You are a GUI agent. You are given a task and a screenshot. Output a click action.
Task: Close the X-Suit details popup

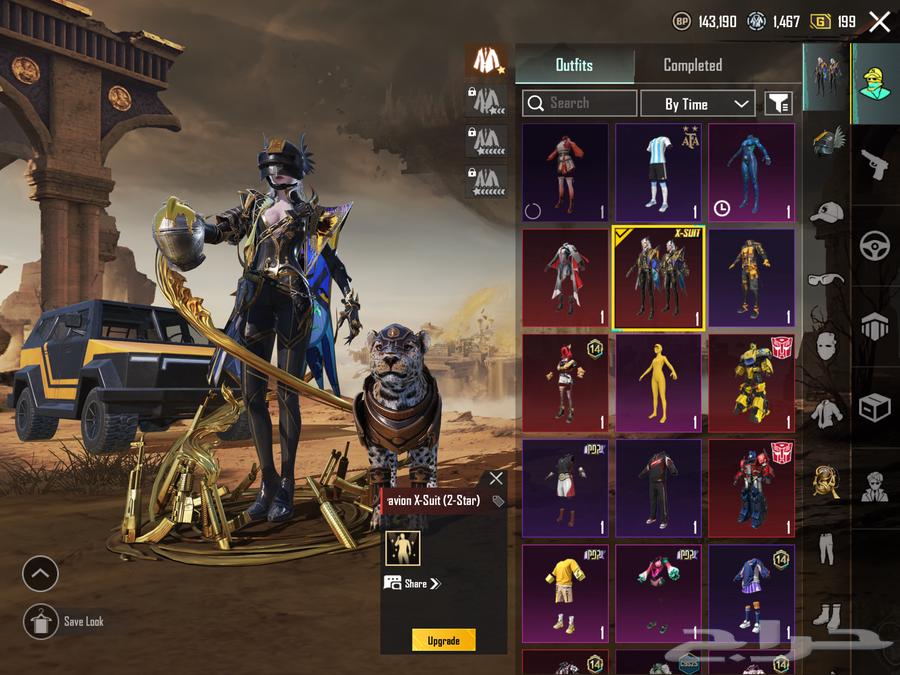click(496, 479)
